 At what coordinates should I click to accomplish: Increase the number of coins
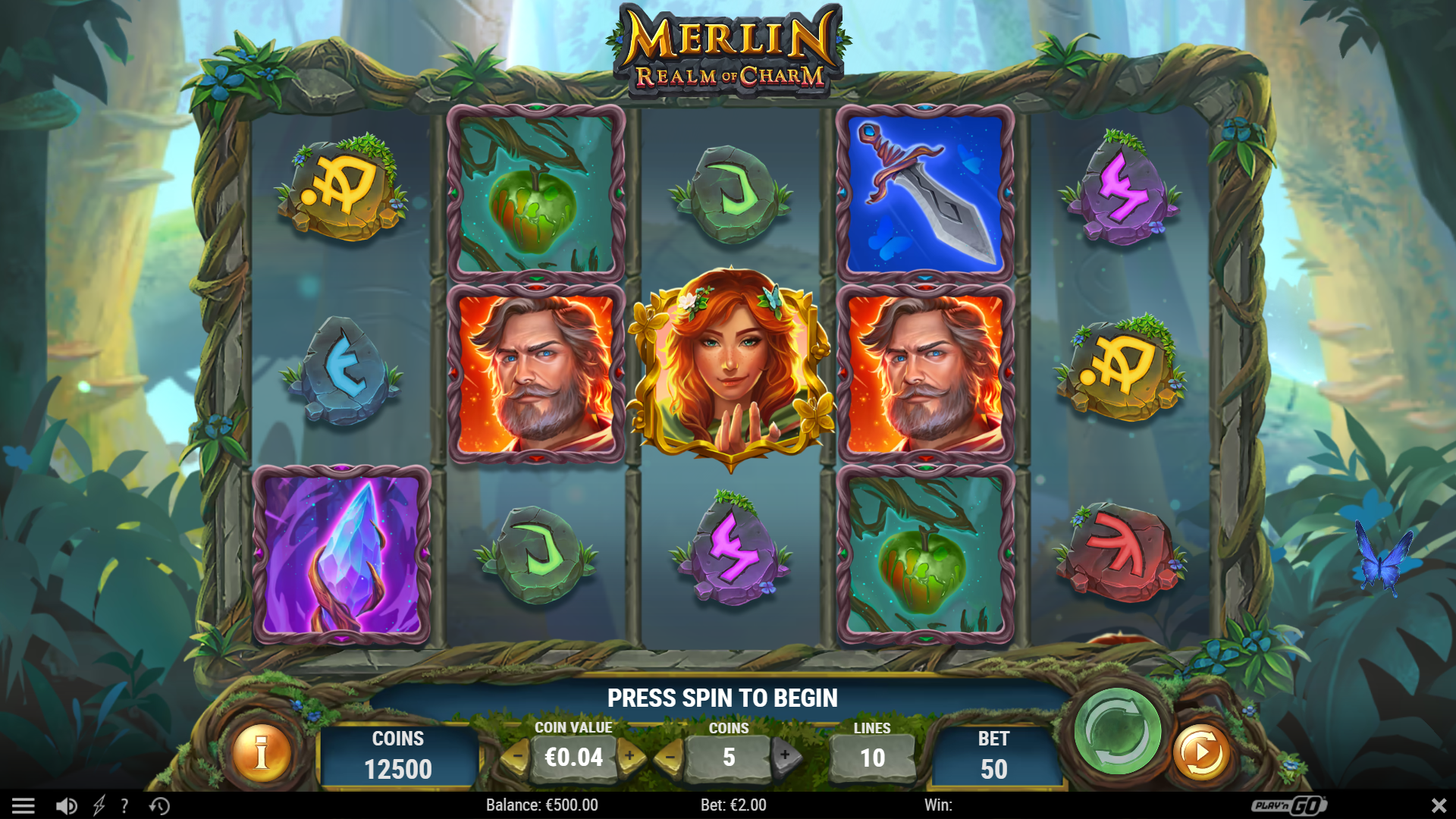785,756
